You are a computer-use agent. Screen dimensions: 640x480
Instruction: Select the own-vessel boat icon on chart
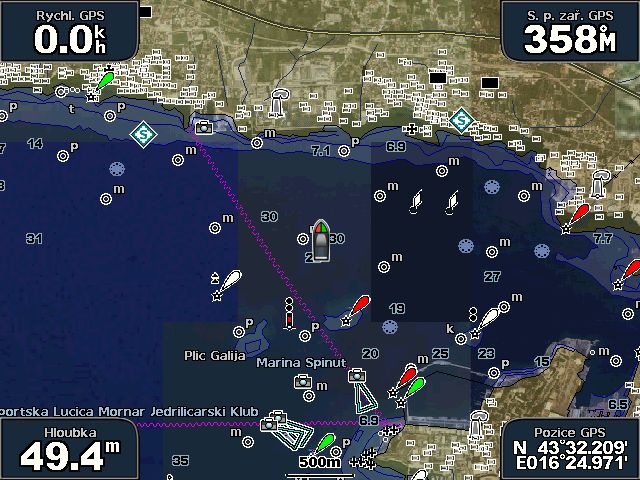(321, 242)
